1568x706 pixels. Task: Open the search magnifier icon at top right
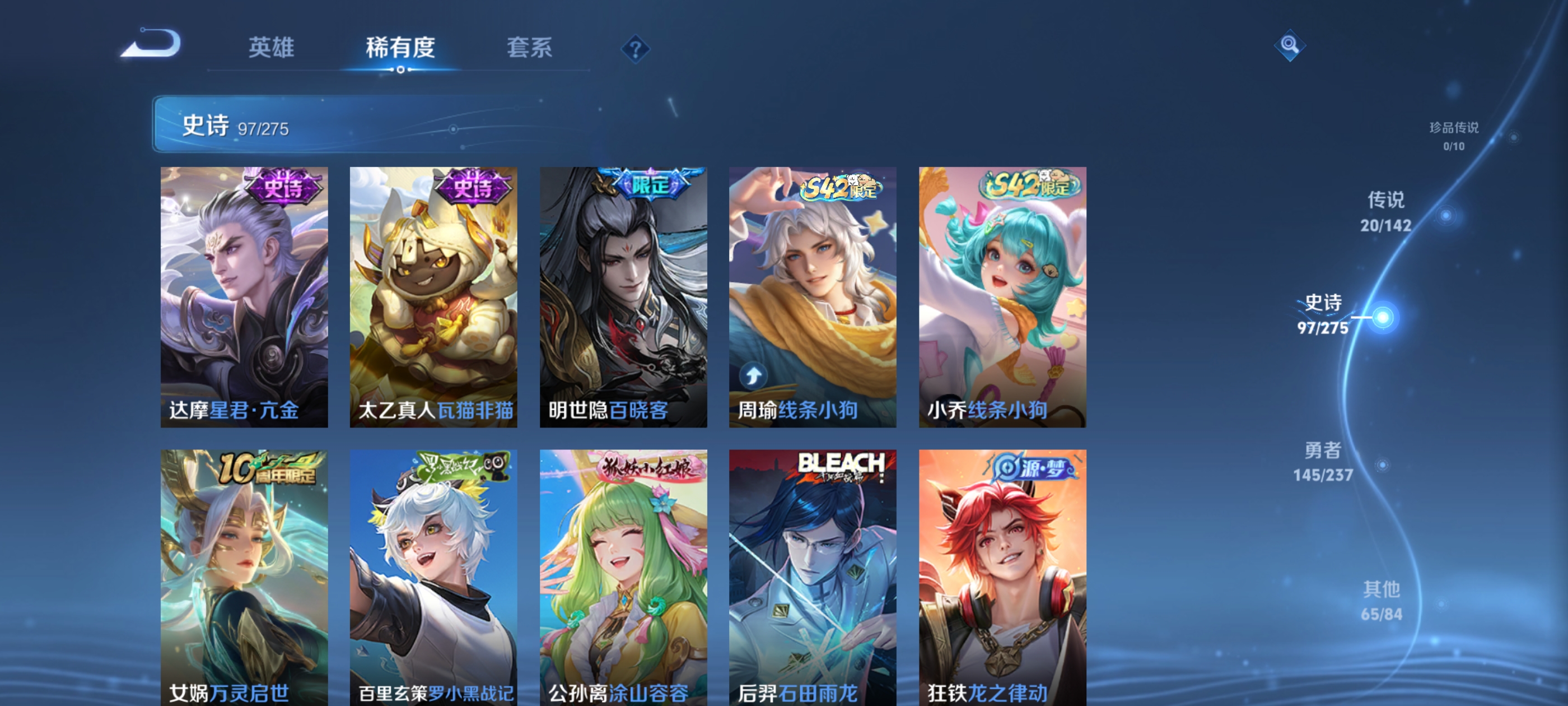coord(1290,45)
